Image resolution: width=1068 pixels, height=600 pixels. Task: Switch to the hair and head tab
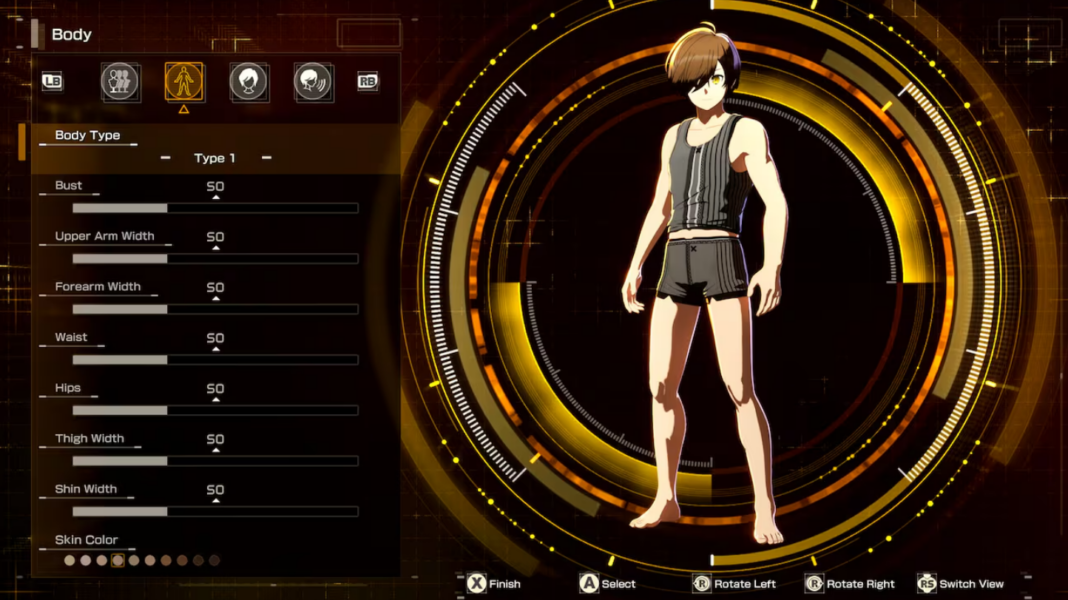pyautogui.click(x=249, y=82)
